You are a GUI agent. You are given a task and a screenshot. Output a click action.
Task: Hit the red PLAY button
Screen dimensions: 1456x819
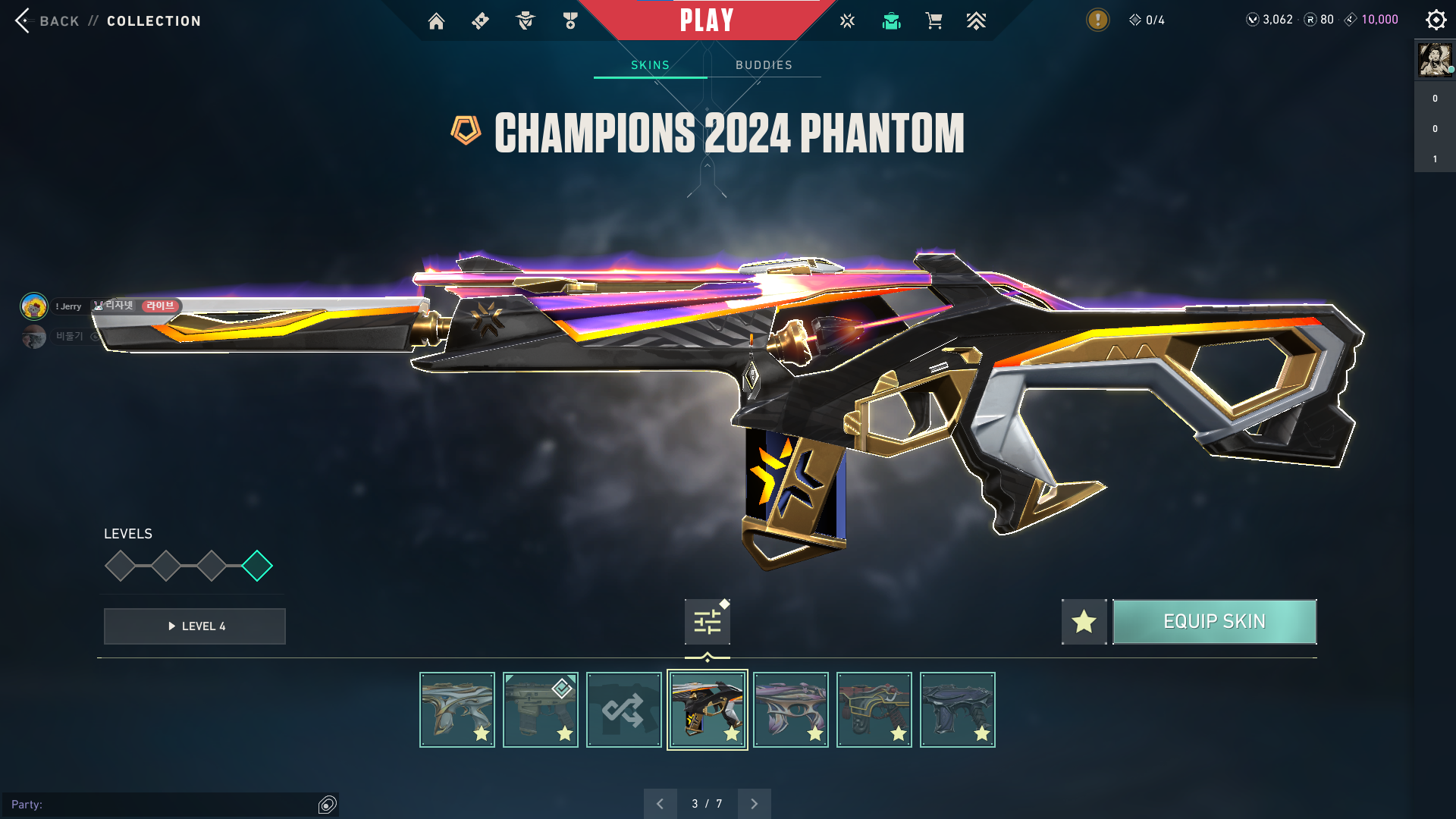point(707,20)
